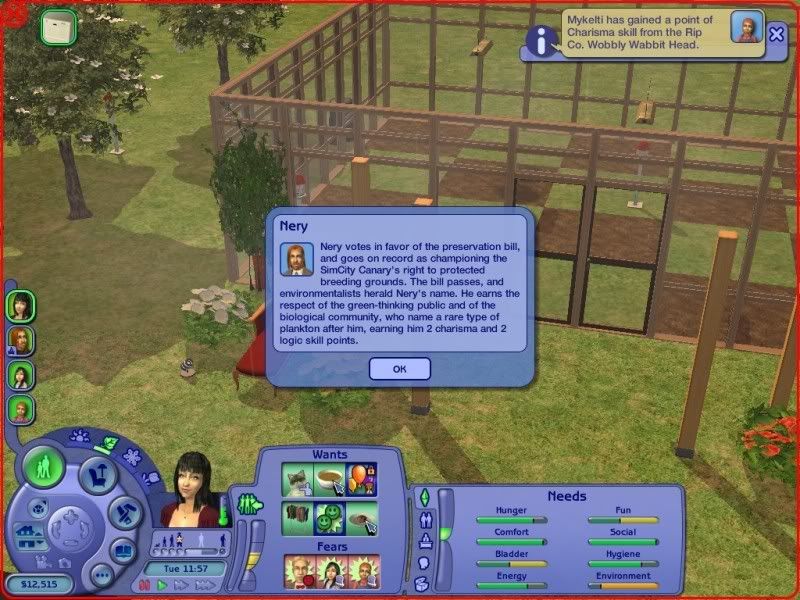Click the blue info icon on the notification
800x600 pixels.
click(542, 40)
